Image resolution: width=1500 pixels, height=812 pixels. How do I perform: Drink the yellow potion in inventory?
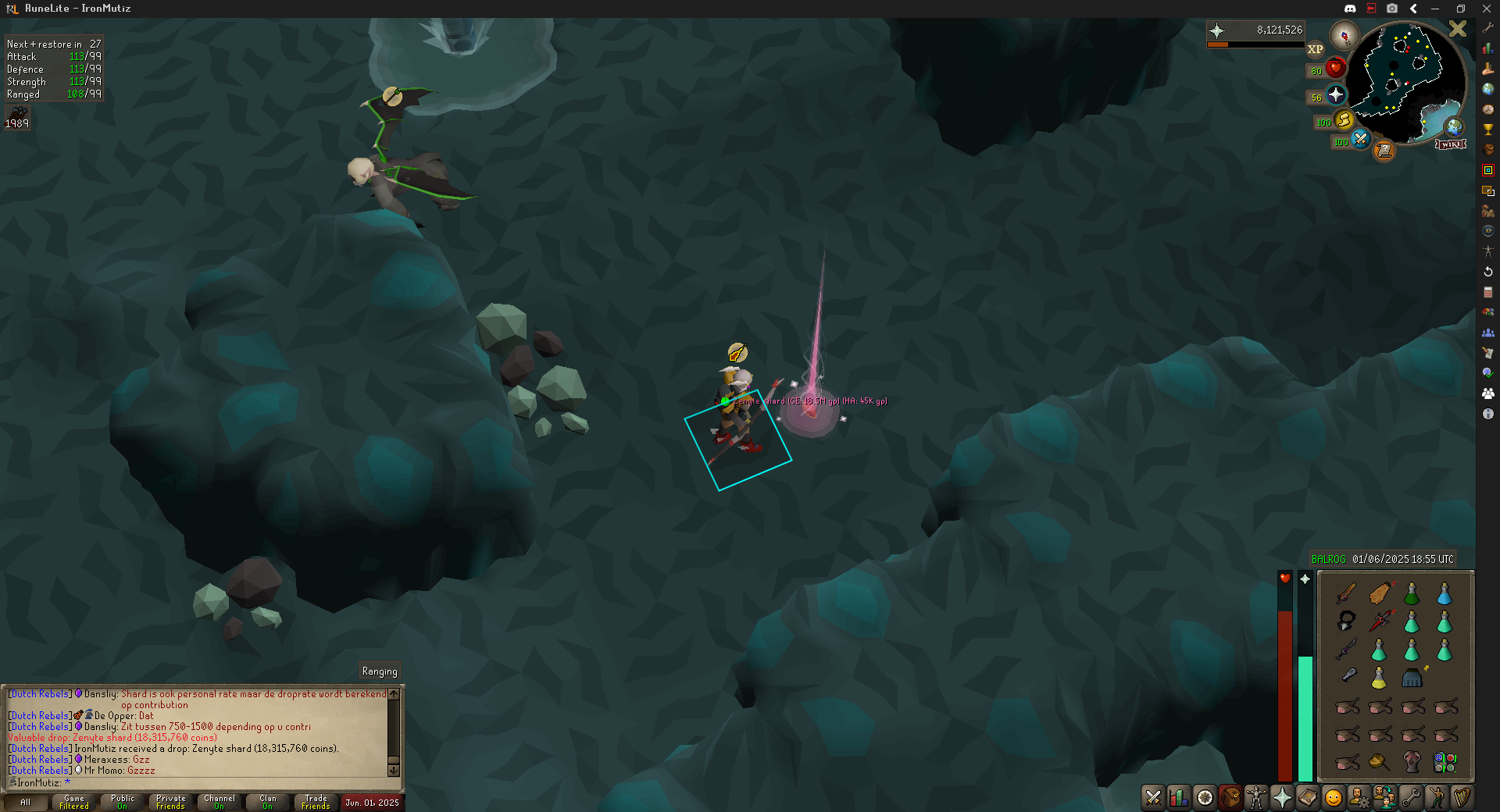point(1379,678)
